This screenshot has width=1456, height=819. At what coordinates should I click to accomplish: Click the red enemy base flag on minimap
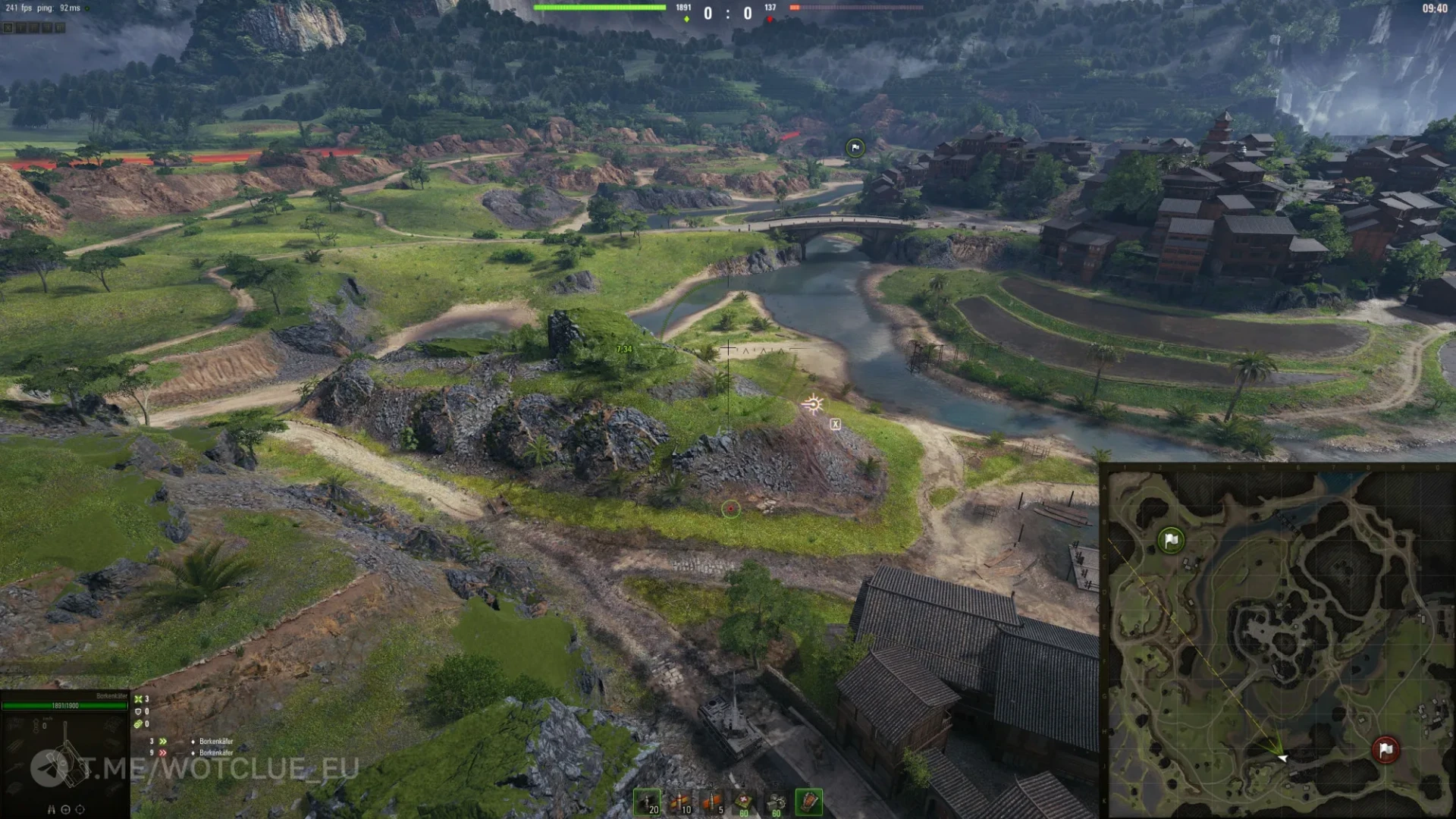click(x=1385, y=749)
